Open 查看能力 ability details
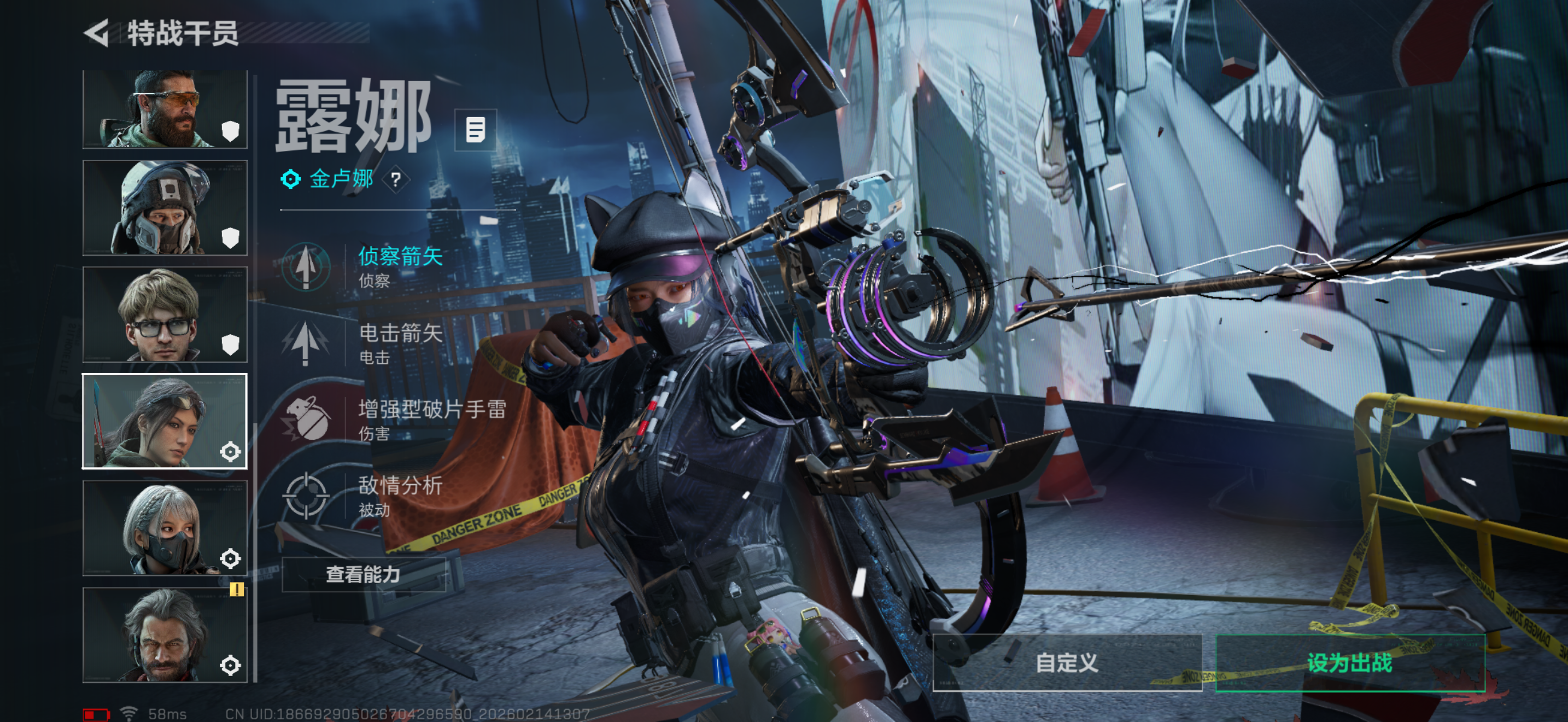 tap(364, 574)
